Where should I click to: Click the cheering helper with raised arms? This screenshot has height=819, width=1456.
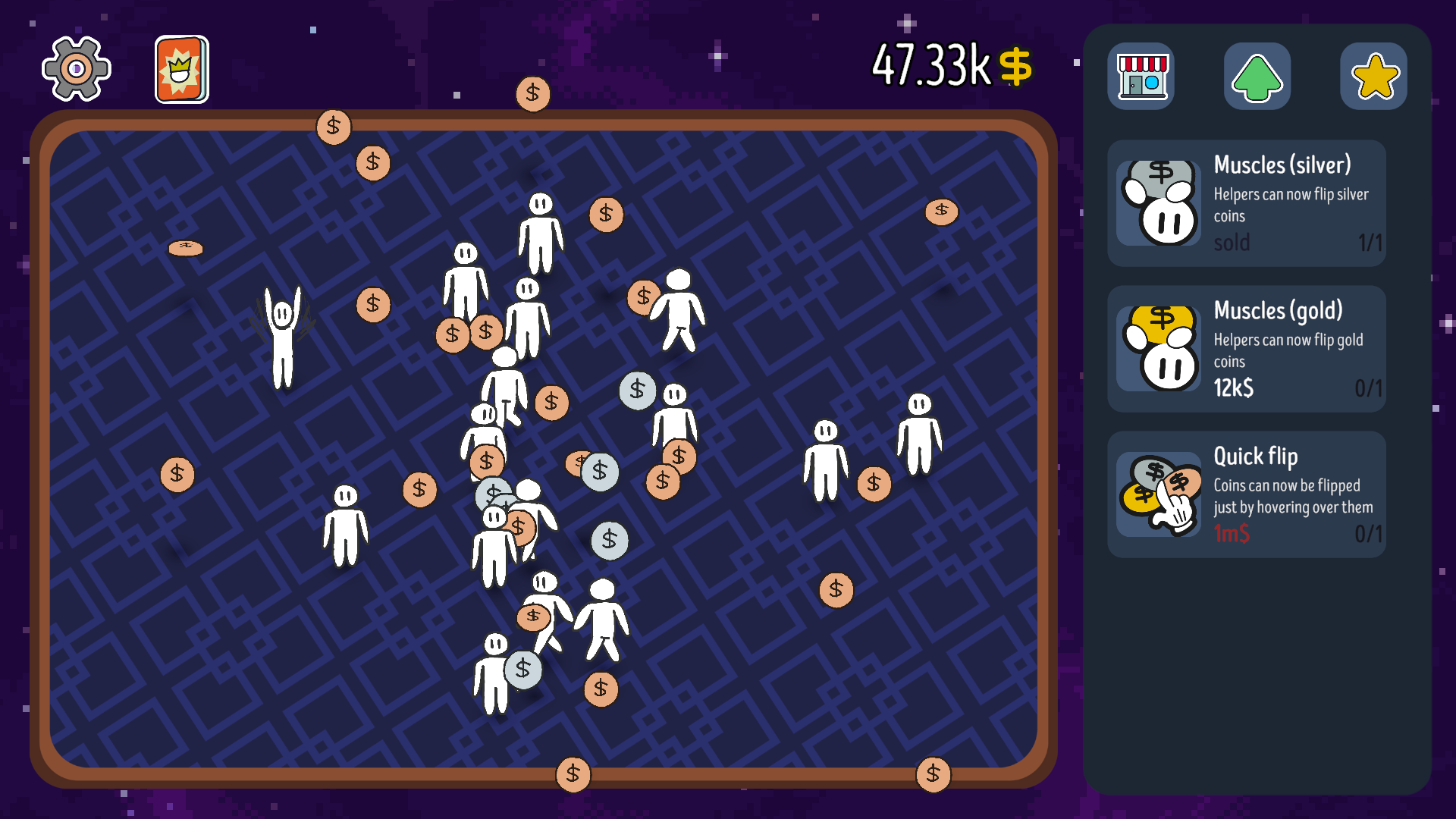pos(282,341)
